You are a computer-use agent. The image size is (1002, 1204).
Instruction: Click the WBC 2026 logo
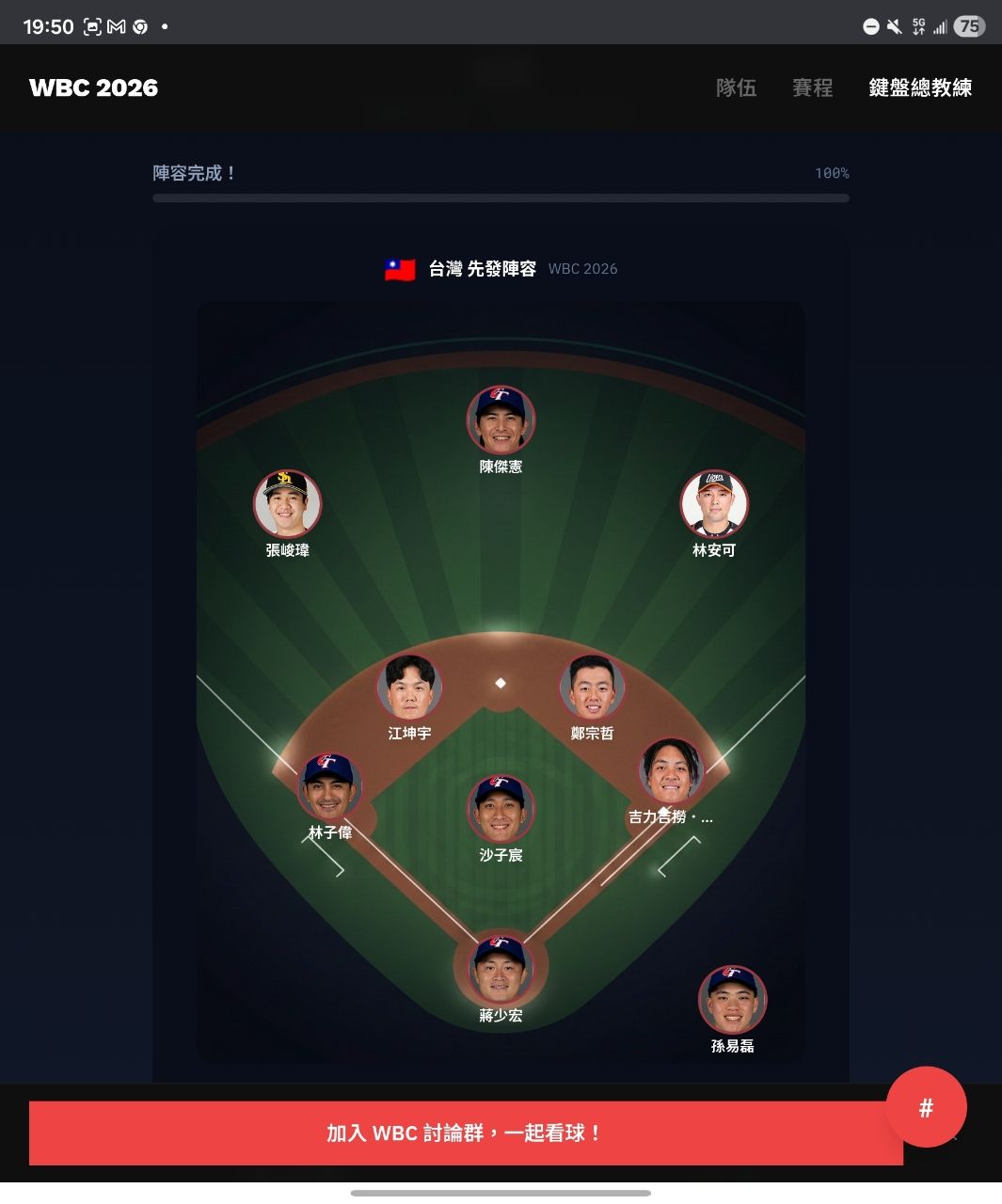(x=93, y=87)
